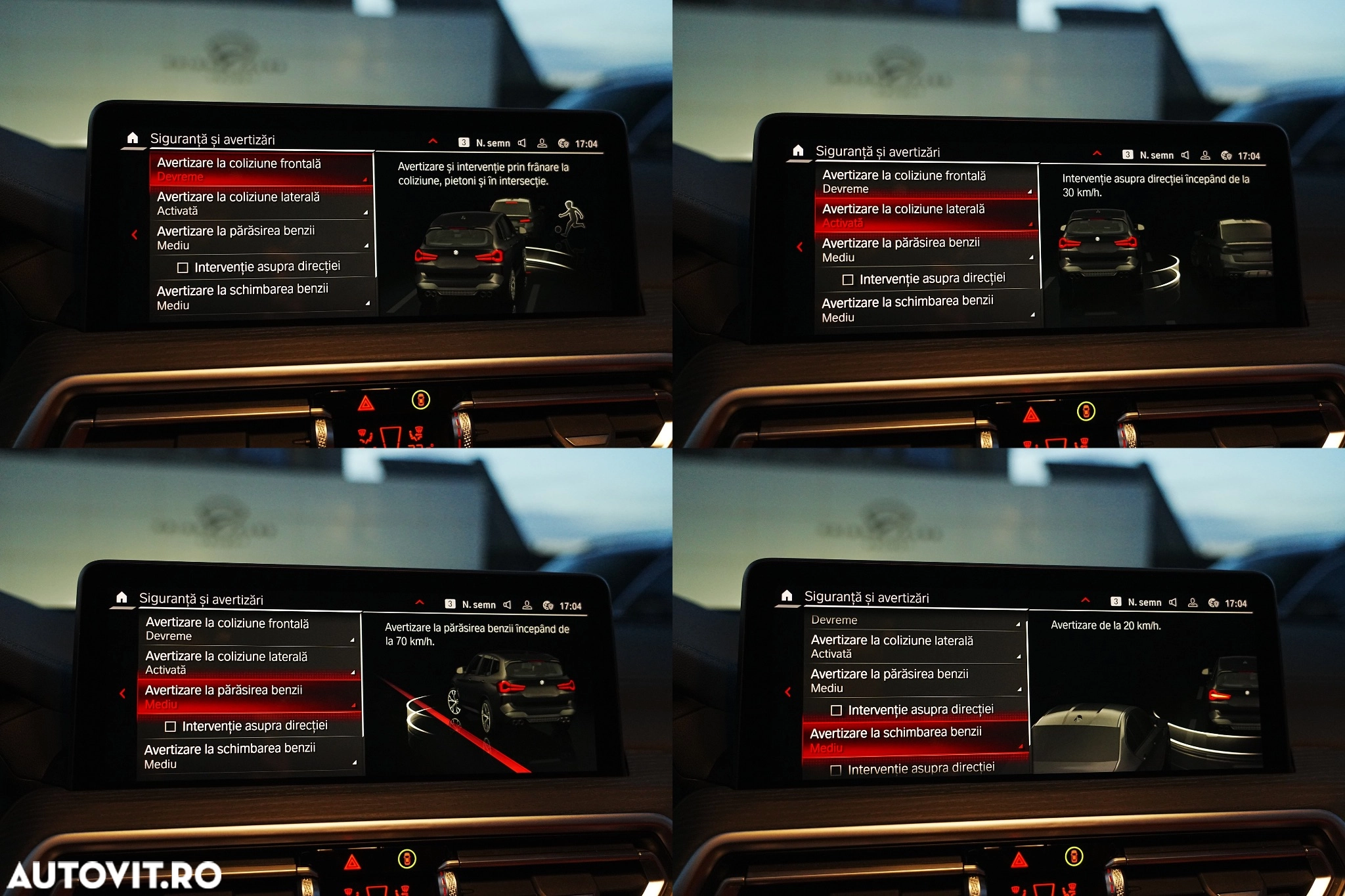
Task: Choose the highlighted Avertizare la părăsirea benzii row
Action: (249, 696)
